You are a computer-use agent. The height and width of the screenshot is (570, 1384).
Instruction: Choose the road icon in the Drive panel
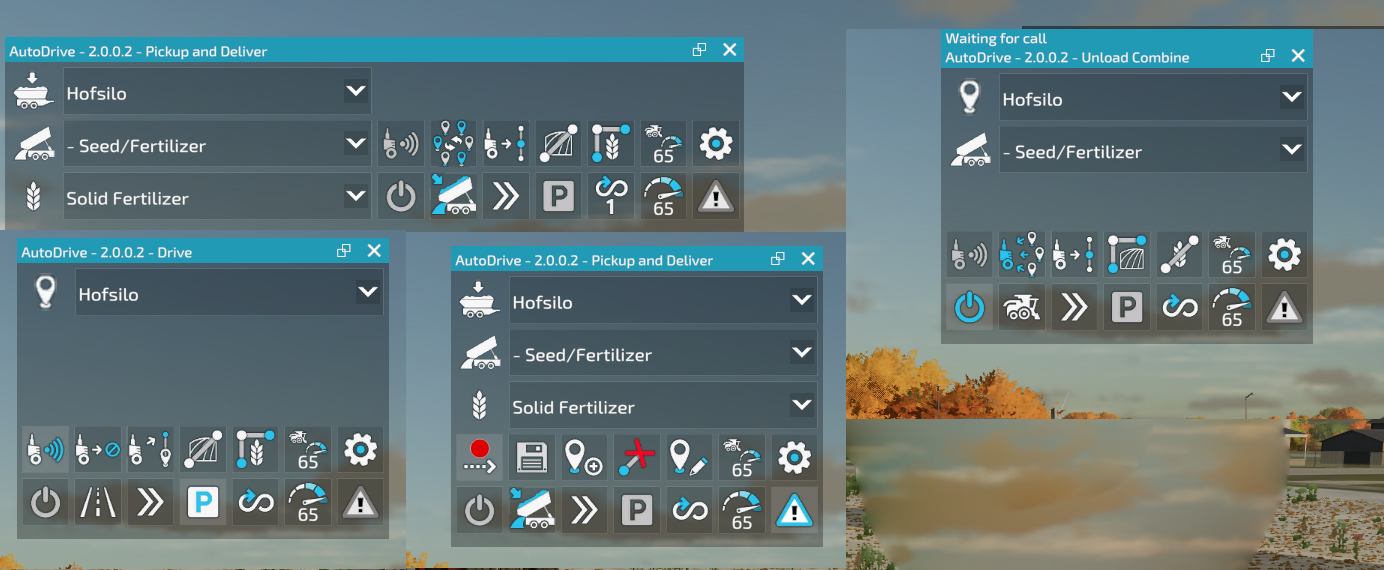click(98, 502)
